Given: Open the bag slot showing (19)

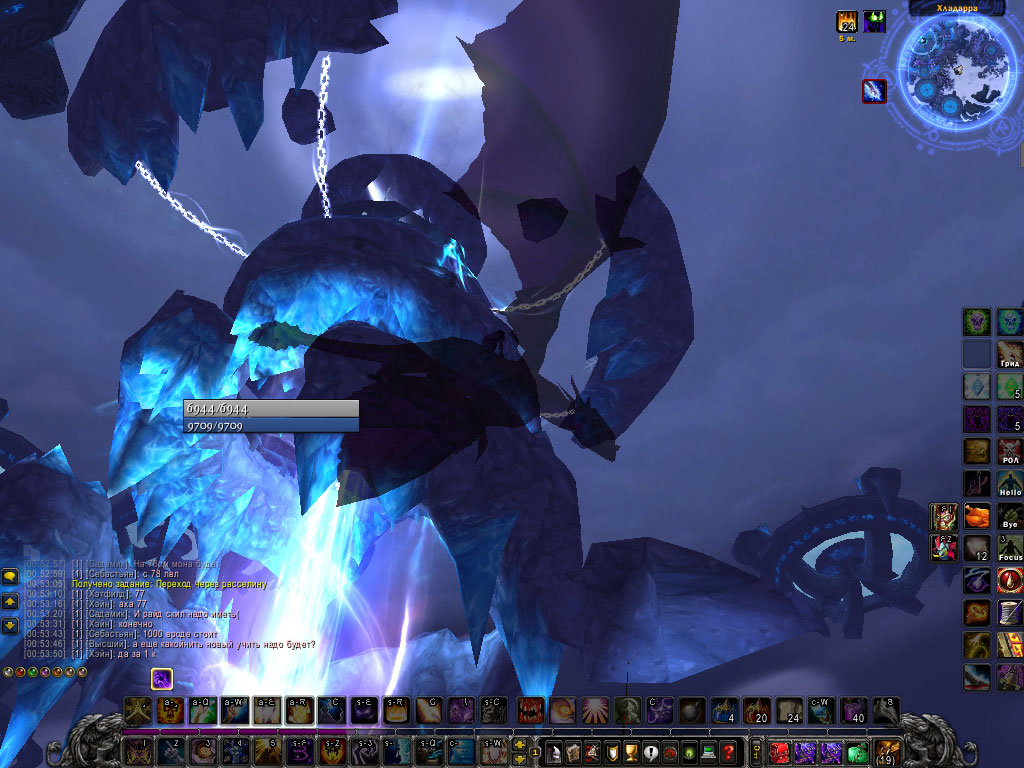Looking at the screenshot, I should click(886, 752).
